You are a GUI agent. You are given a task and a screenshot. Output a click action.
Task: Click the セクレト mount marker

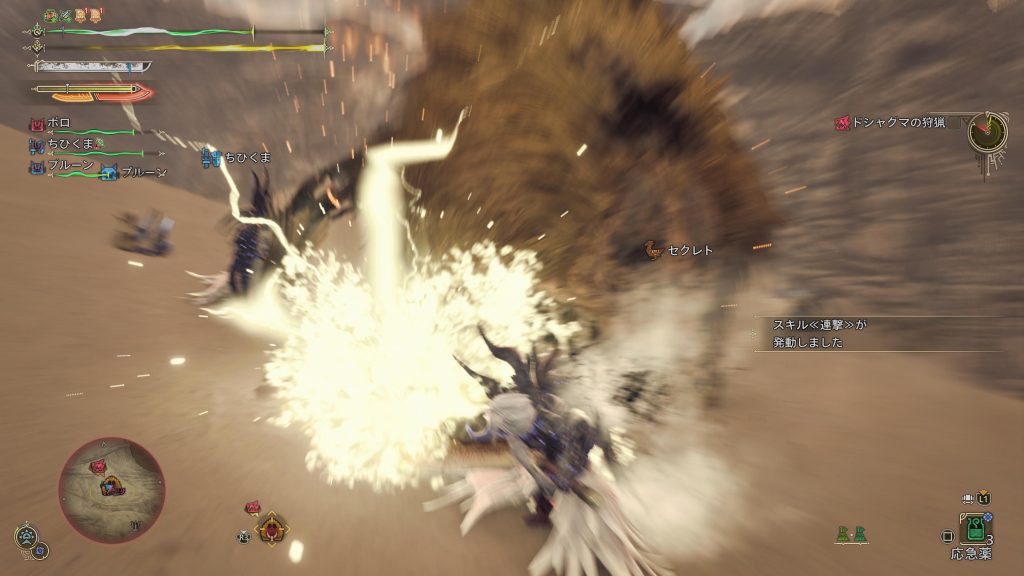(x=680, y=250)
